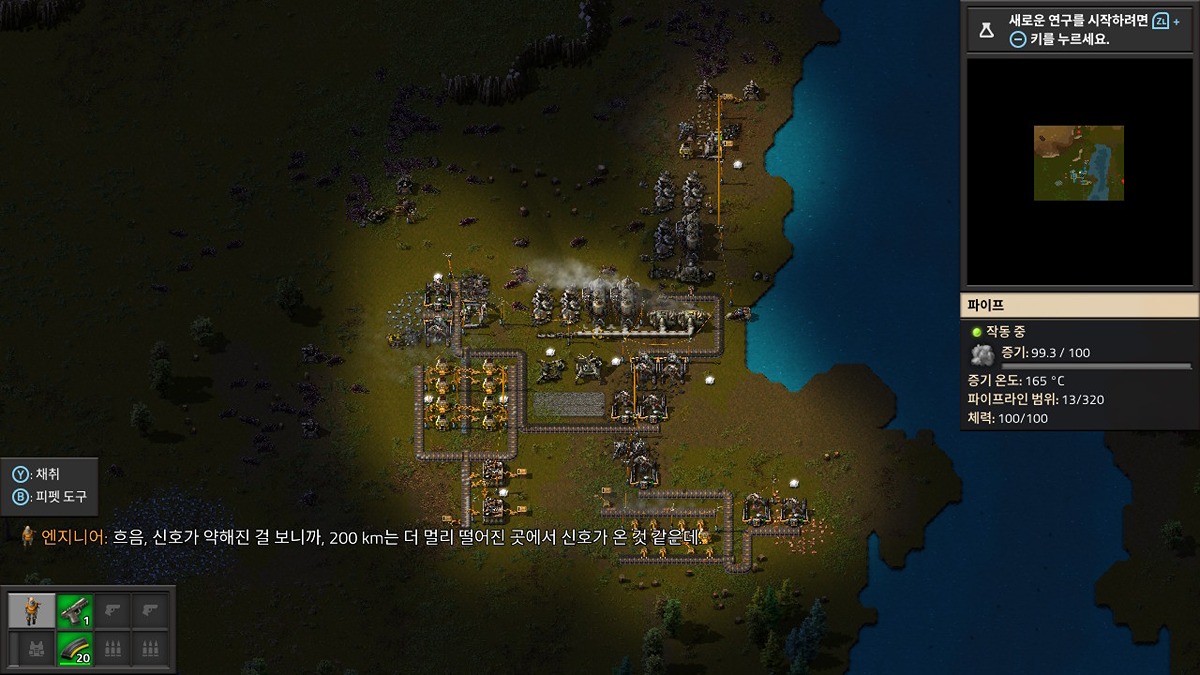Select the pistol weapon slot
This screenshot has width=1200, height=675.
tap(73, 610)
